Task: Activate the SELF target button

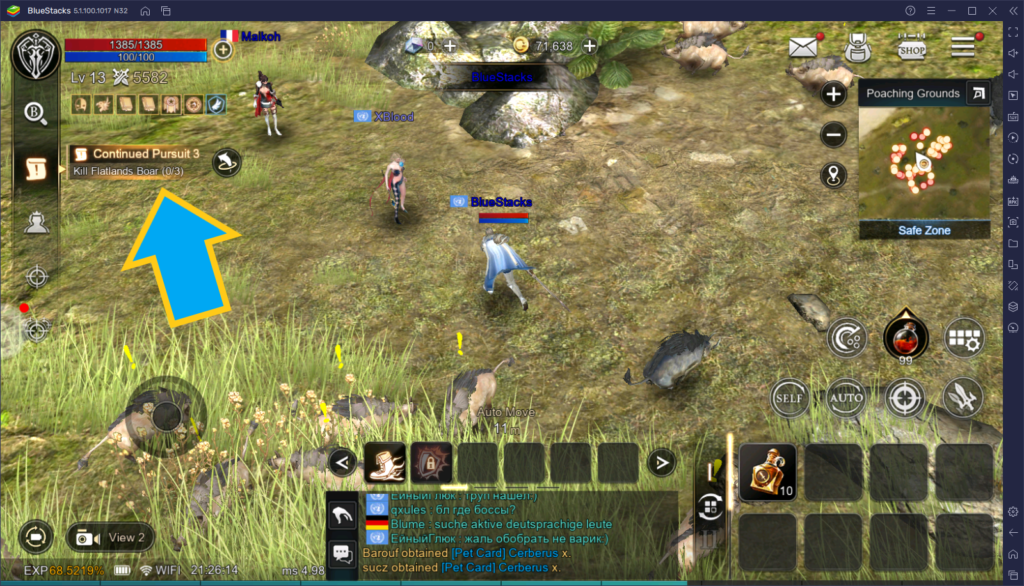Action: click(x=790, y=398)
